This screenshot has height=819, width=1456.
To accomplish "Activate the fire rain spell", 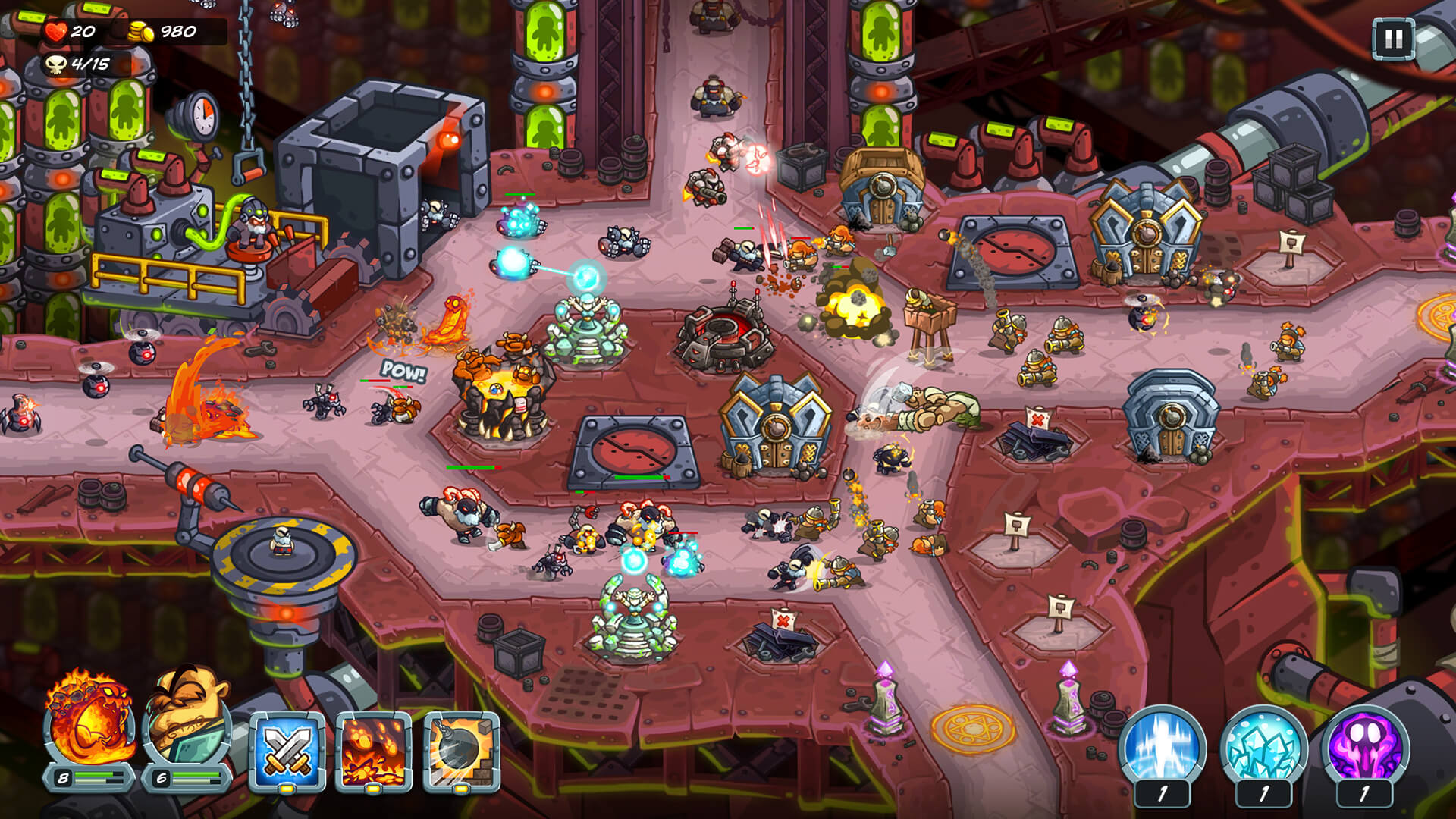I will 374,752.
